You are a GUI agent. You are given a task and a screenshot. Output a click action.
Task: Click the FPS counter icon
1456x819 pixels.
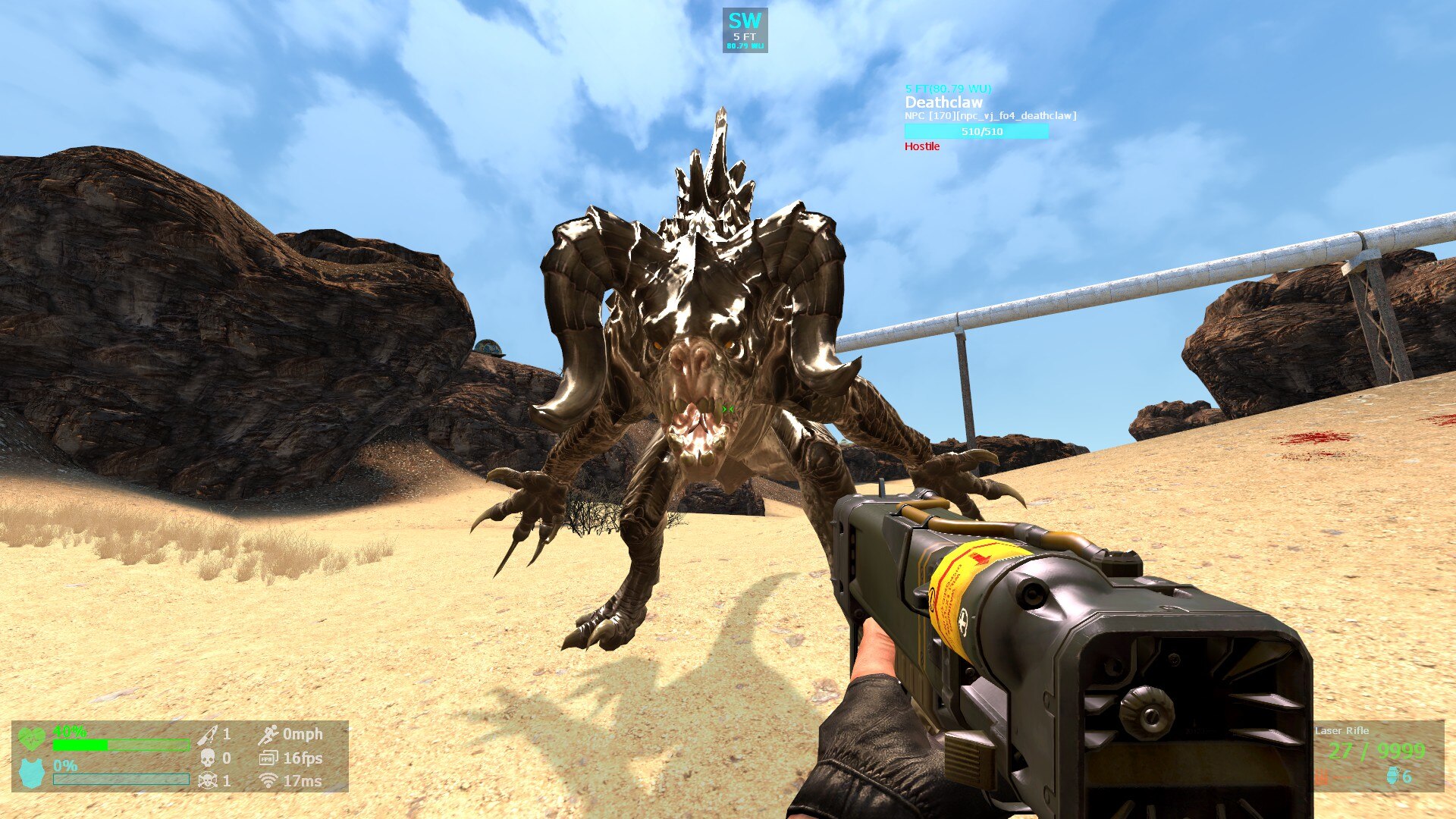269,757
